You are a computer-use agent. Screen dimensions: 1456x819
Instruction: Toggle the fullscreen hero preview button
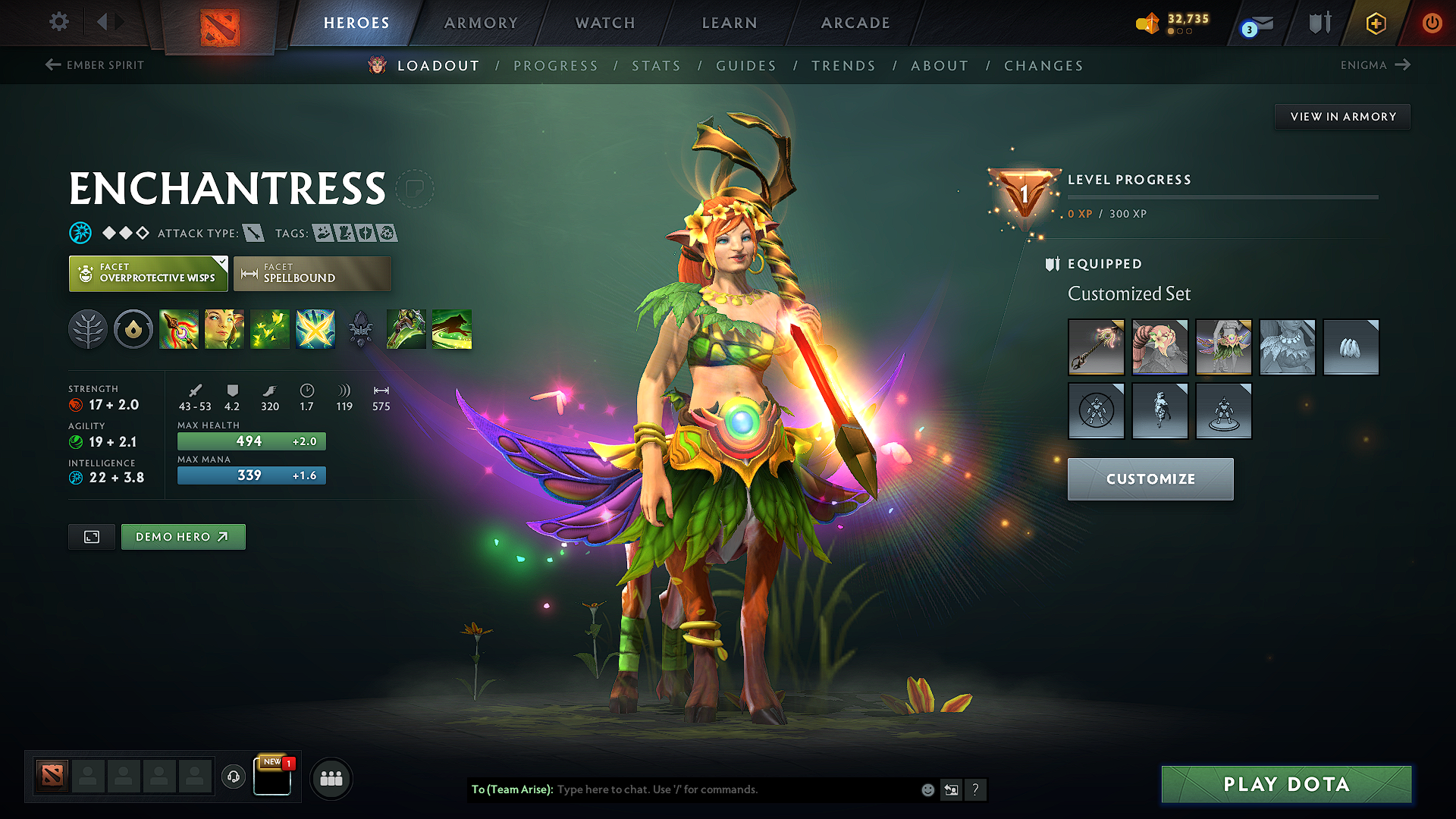coord(91,536)
